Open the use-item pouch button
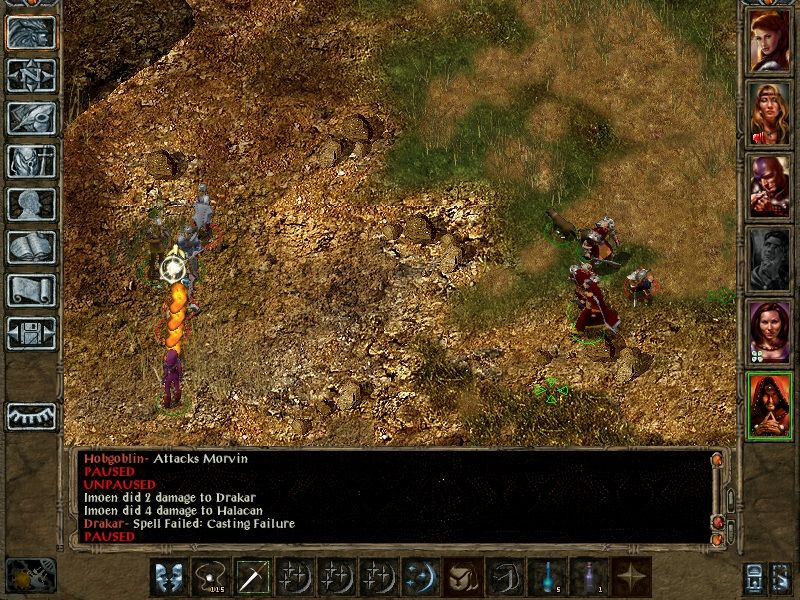 (x=462, y=578)
